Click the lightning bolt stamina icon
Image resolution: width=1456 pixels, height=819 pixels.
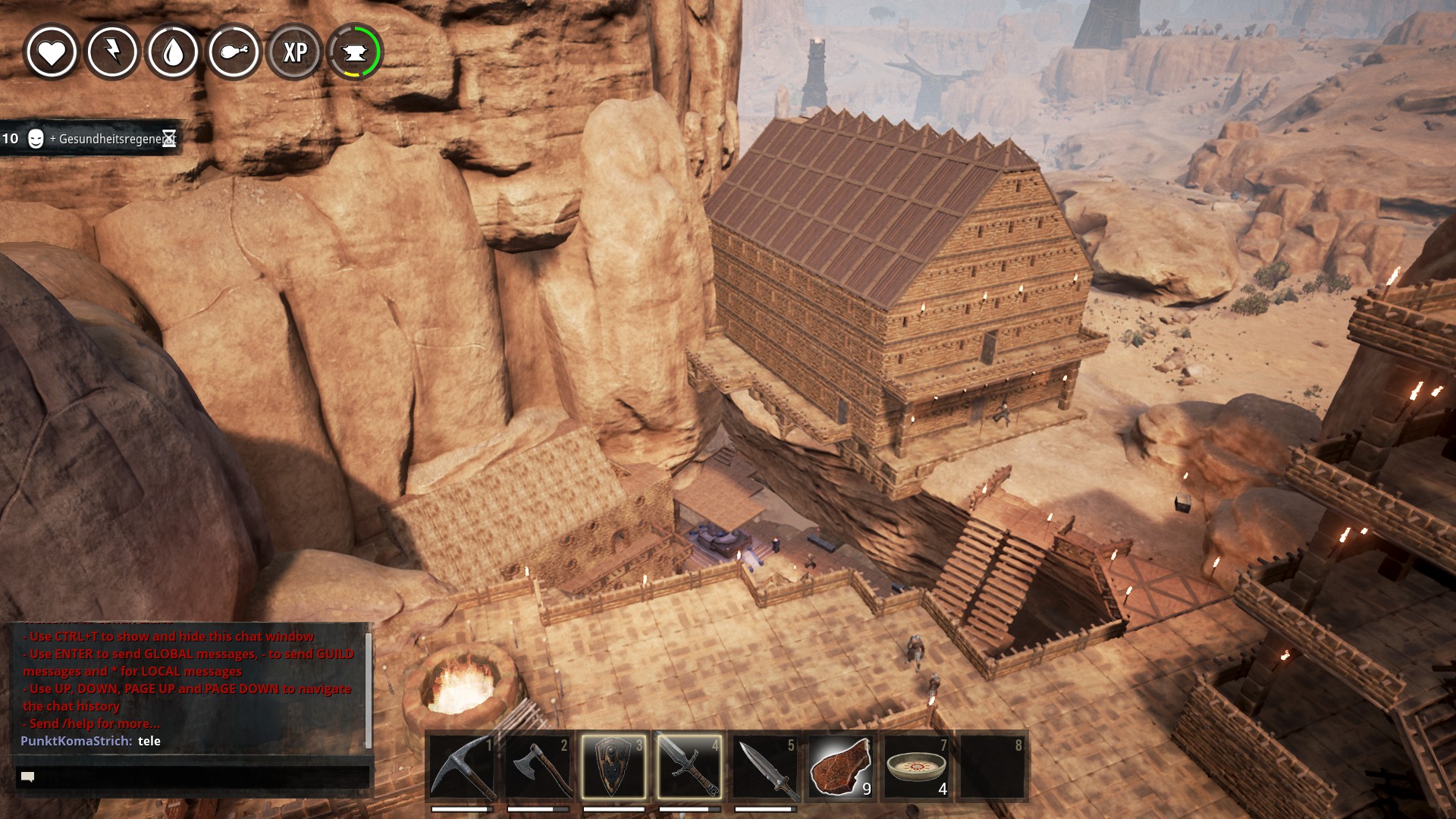[112, 52]
